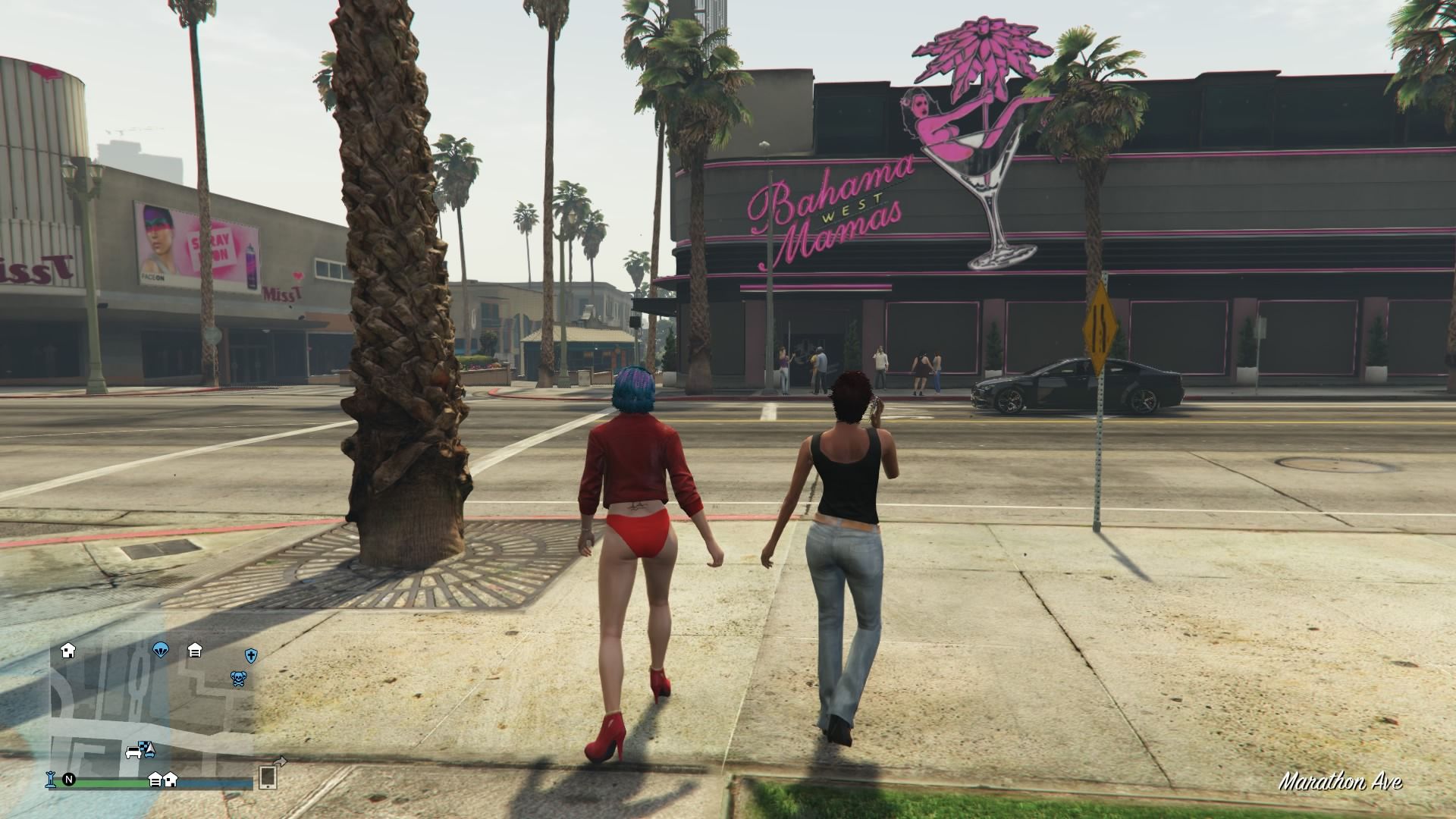Open the in-game phone icon beside the stat bar
The height and width of the screenshot is (819, 1456).
268,779
